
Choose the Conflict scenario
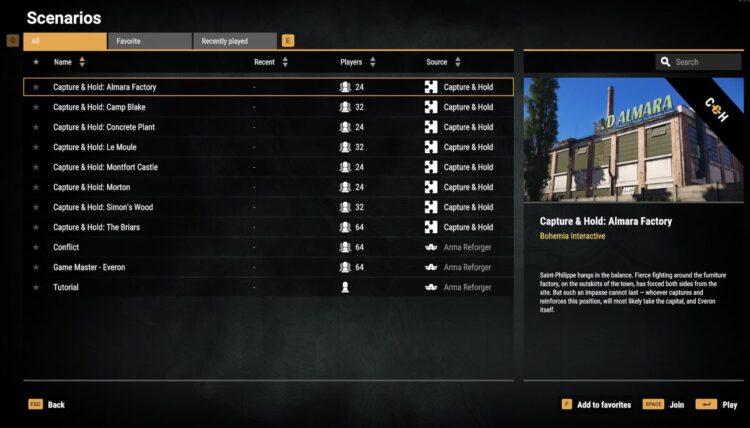tap(66, 247)
